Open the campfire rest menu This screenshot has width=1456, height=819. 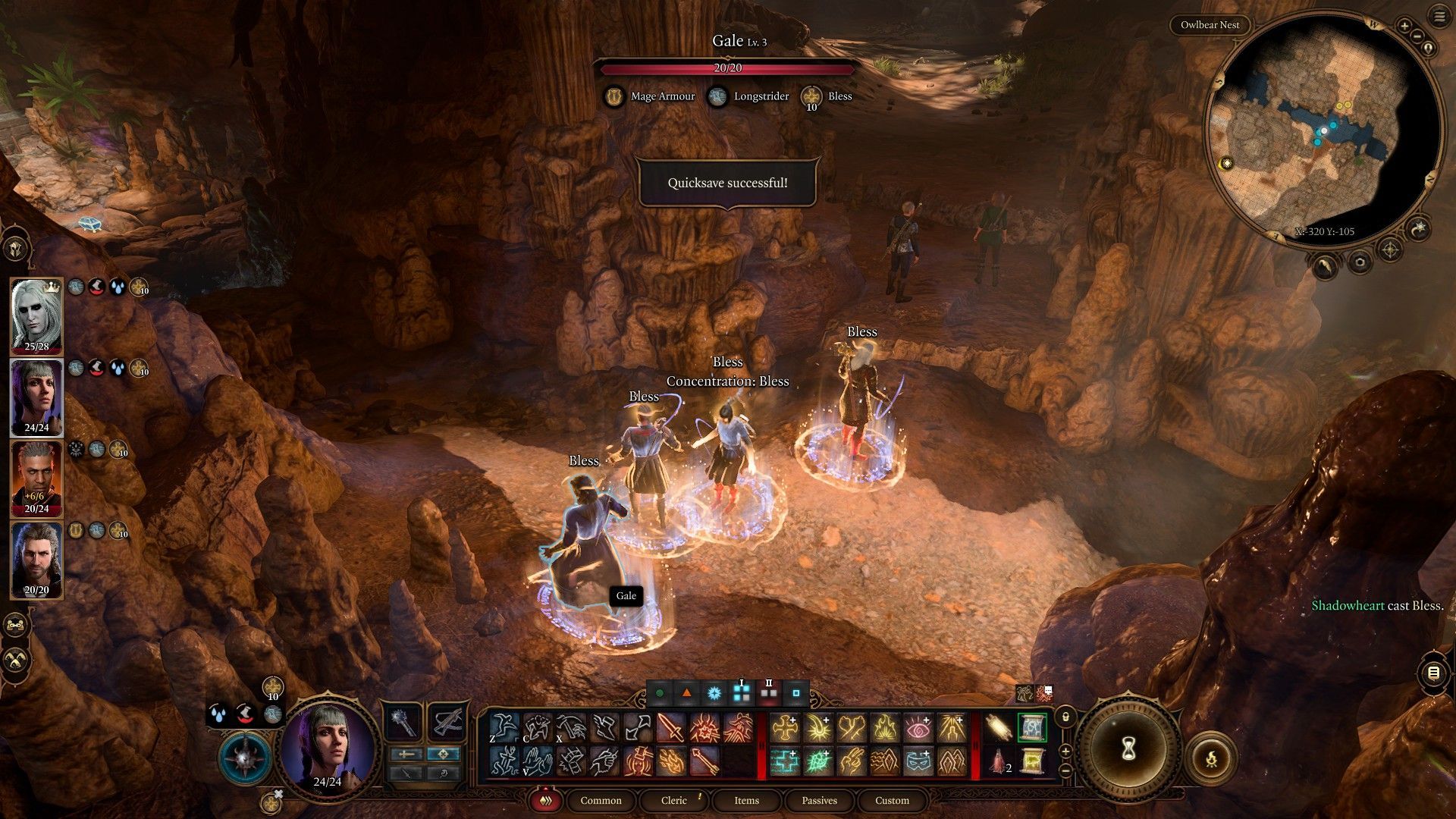coord(1210,757)
